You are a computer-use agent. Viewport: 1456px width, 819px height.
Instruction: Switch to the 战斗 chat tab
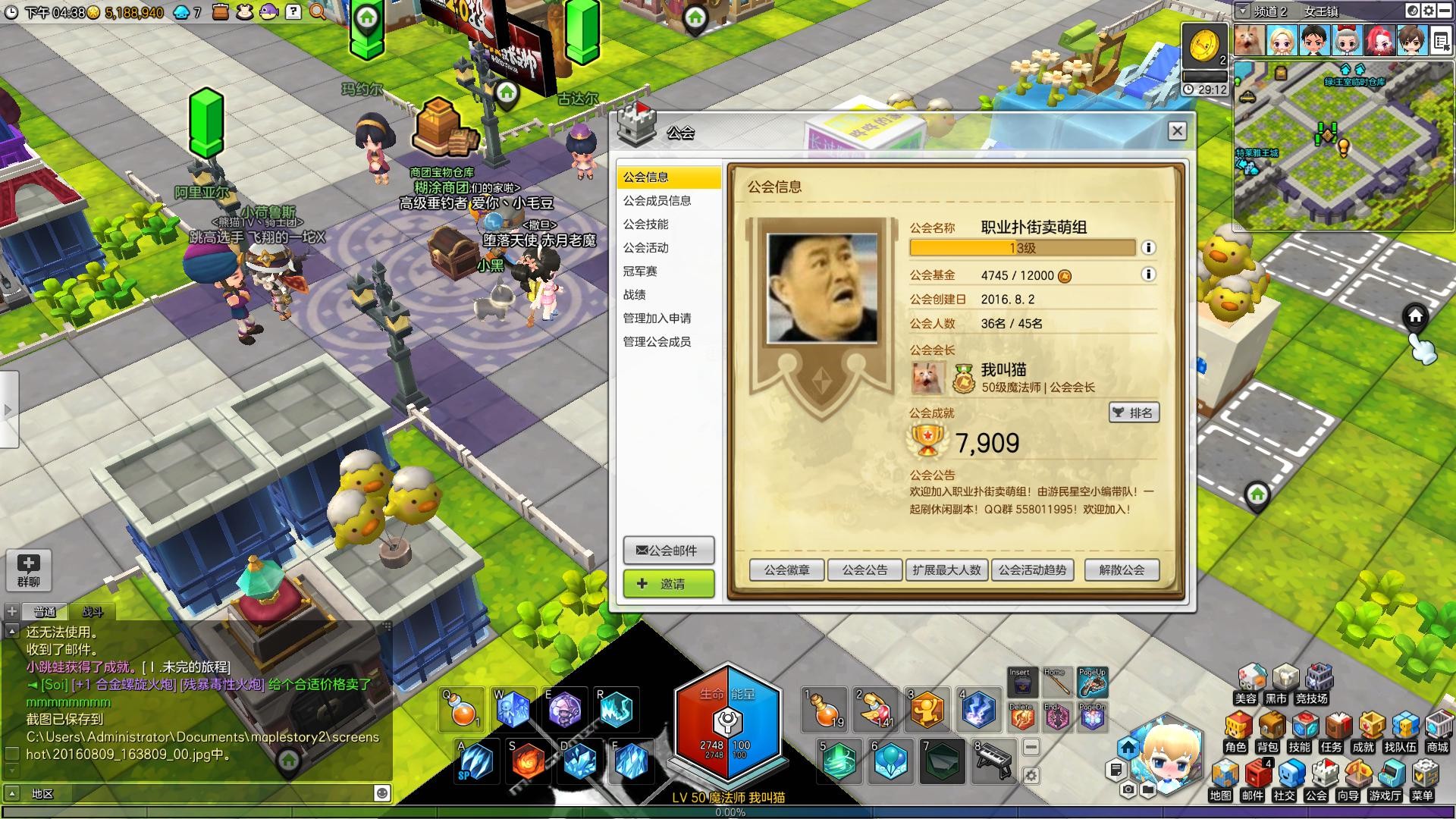93,612
